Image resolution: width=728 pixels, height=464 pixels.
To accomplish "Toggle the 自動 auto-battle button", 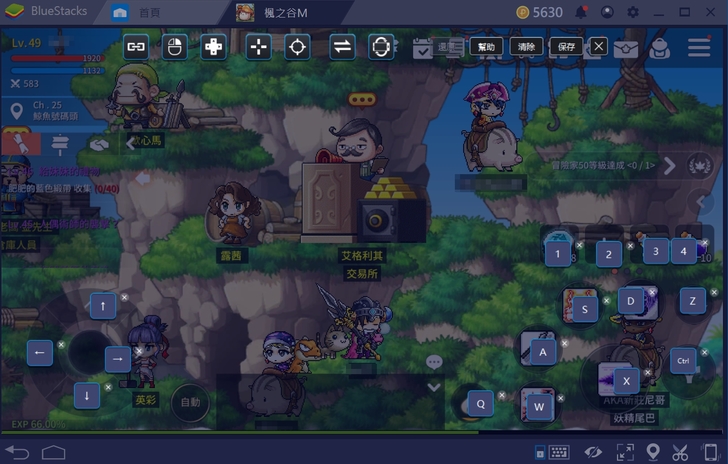I will (189, 402).
